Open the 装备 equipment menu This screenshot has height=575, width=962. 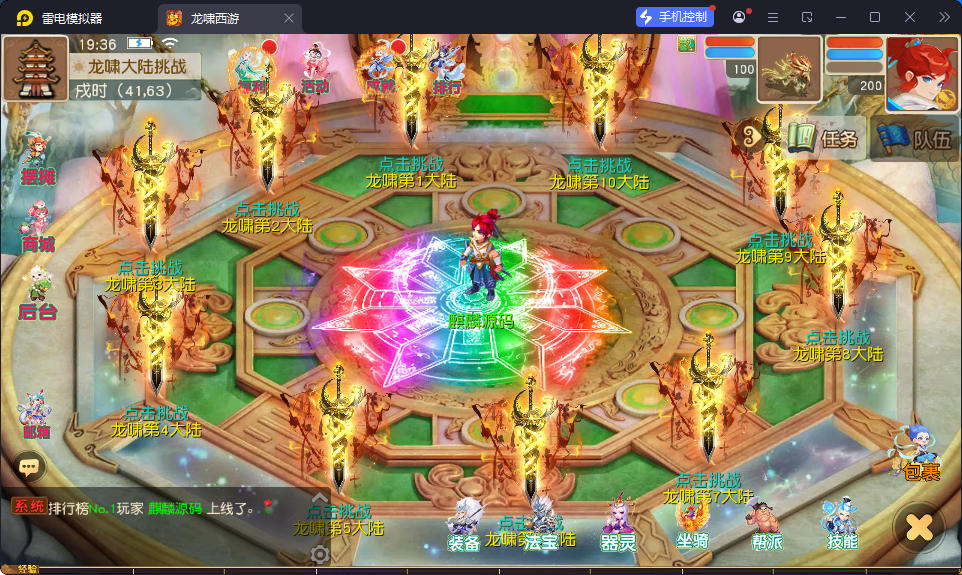tap(464, 524)
